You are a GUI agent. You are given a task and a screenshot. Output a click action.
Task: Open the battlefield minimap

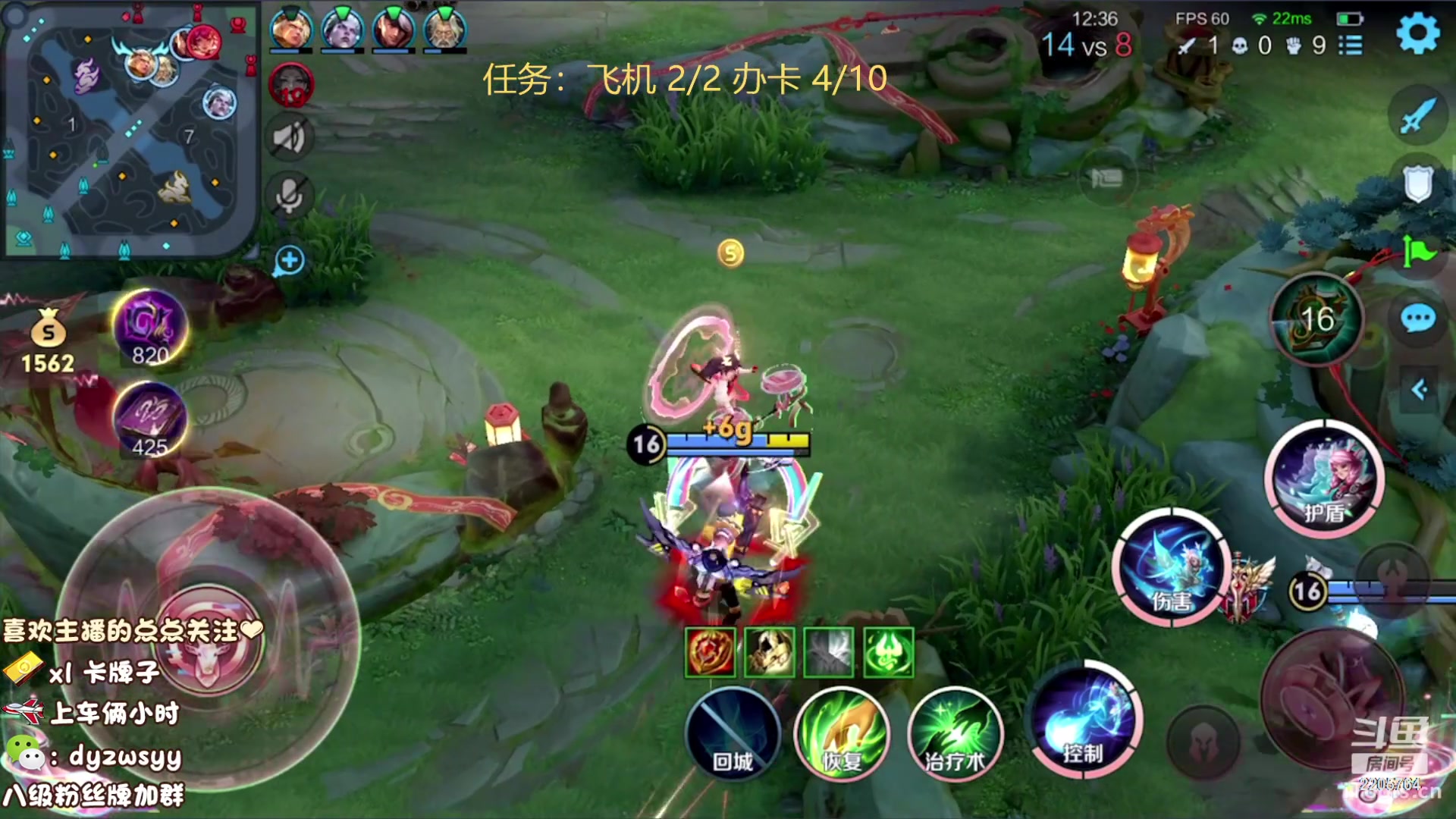[129, 130]
